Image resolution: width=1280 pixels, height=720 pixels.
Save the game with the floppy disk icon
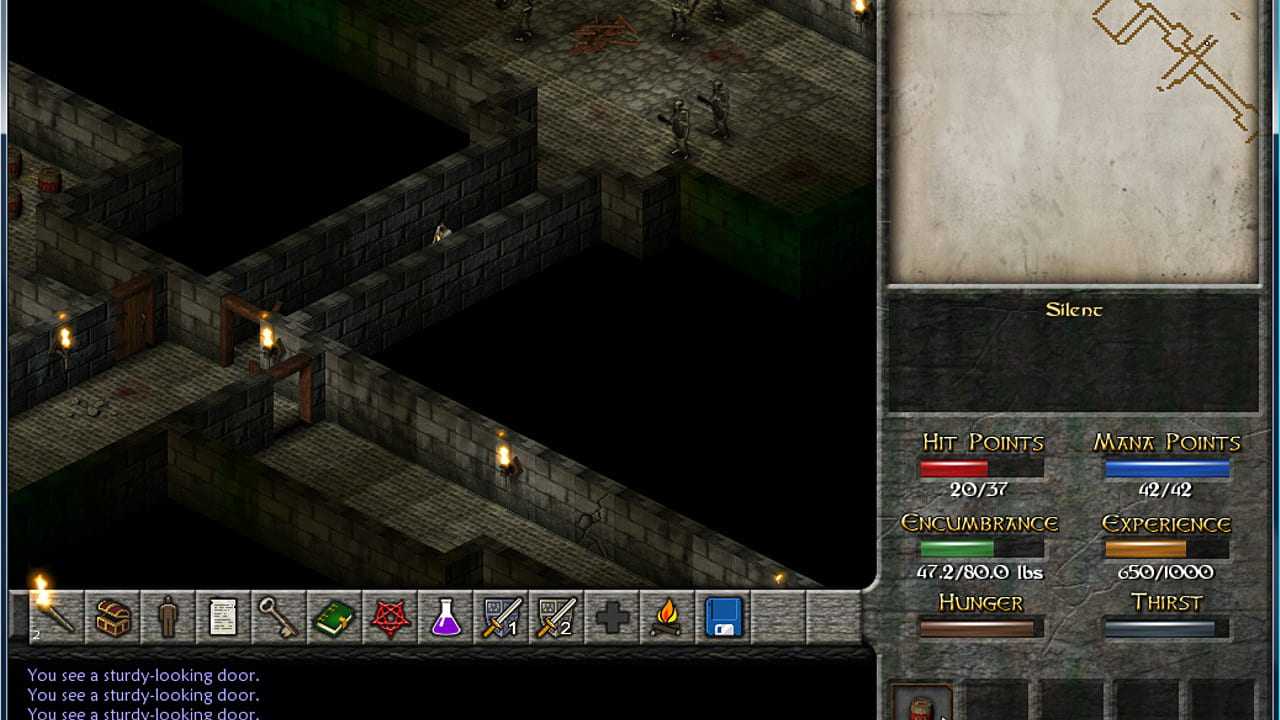pos(723,617)
